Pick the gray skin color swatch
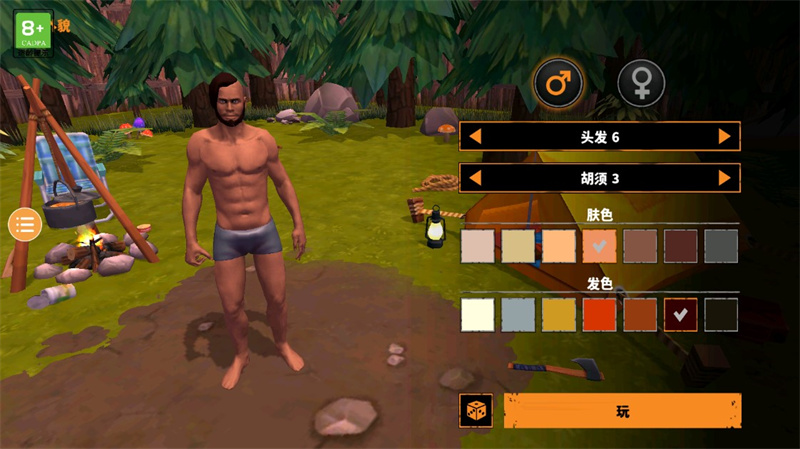This screenshot has width=800, height=449. pos(721,246)
